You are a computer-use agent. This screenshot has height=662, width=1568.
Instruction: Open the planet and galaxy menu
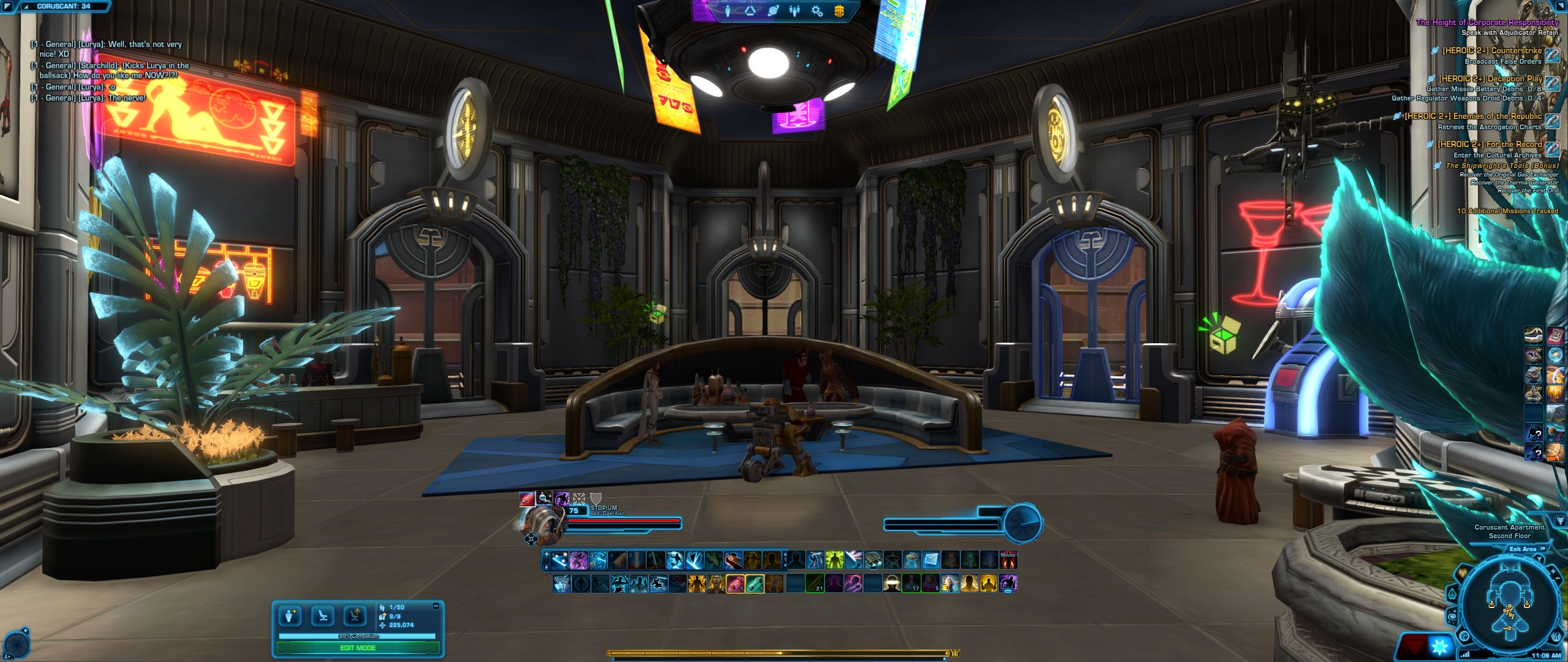772,10
